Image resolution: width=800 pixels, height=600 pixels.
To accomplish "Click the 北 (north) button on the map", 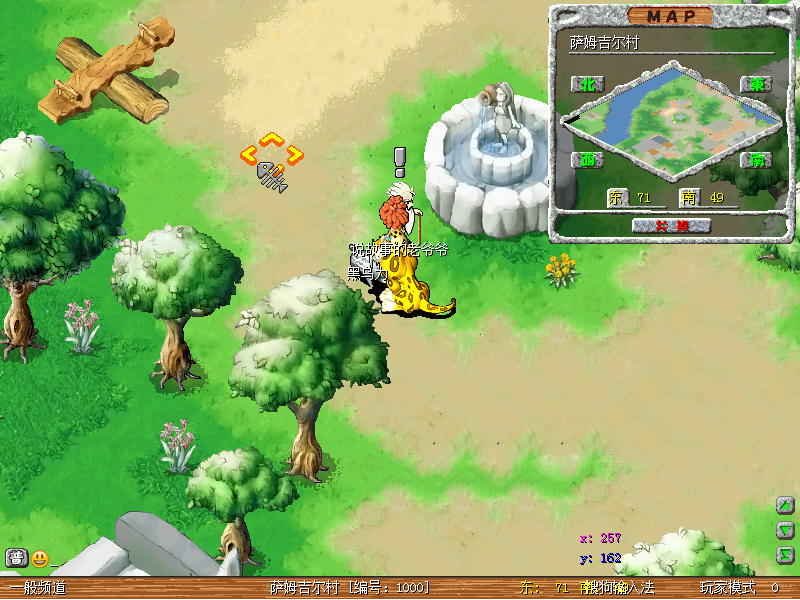I will pos(587,84).
